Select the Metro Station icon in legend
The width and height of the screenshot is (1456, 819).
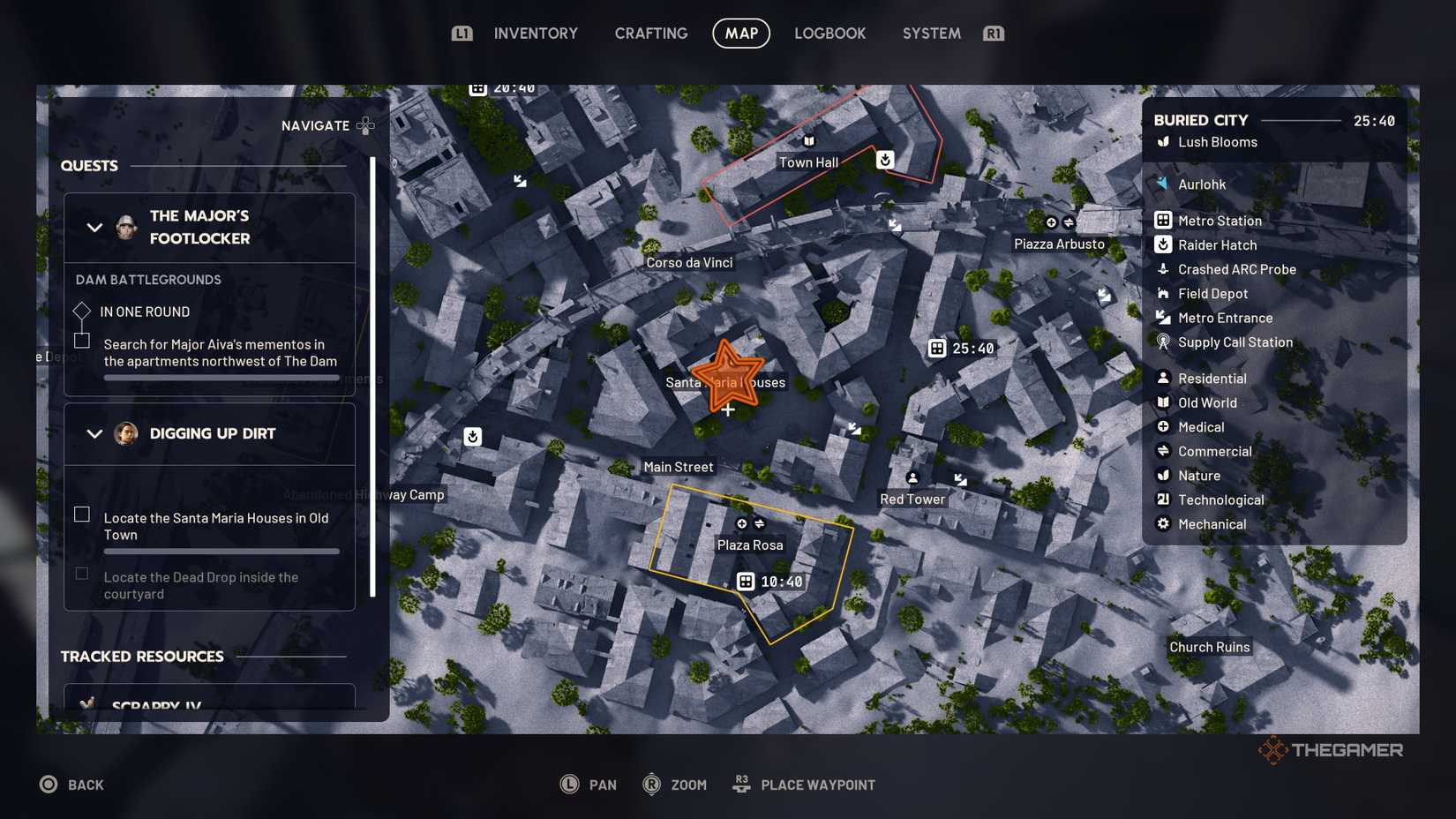1162,220
